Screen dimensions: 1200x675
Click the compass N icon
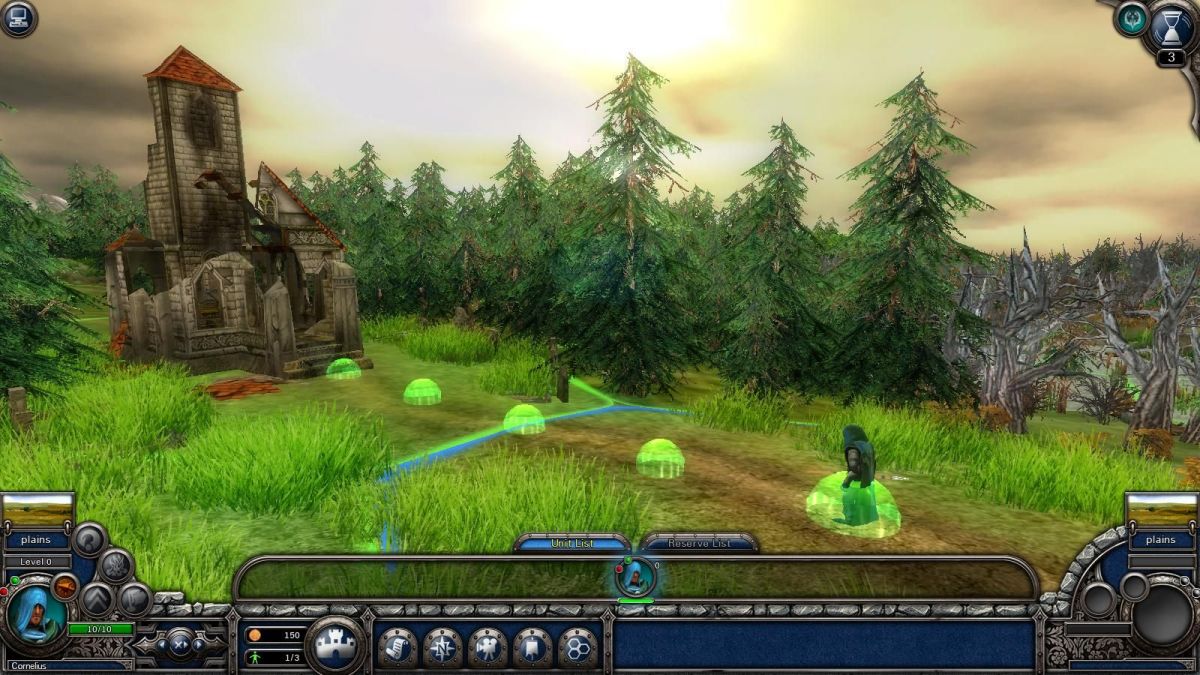click(442, 647)
